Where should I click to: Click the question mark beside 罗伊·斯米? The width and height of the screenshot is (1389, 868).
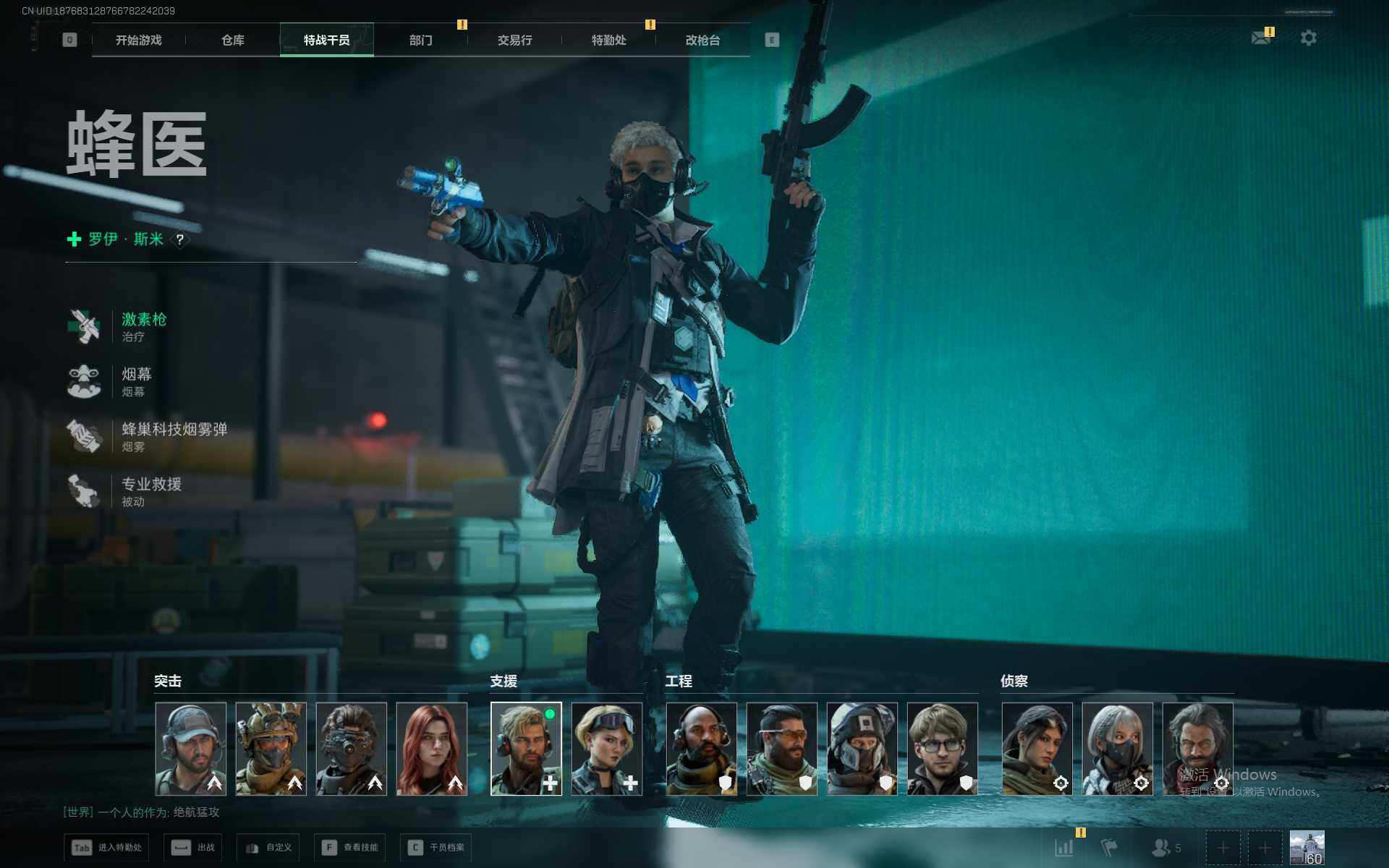click(x=180, y=239)
